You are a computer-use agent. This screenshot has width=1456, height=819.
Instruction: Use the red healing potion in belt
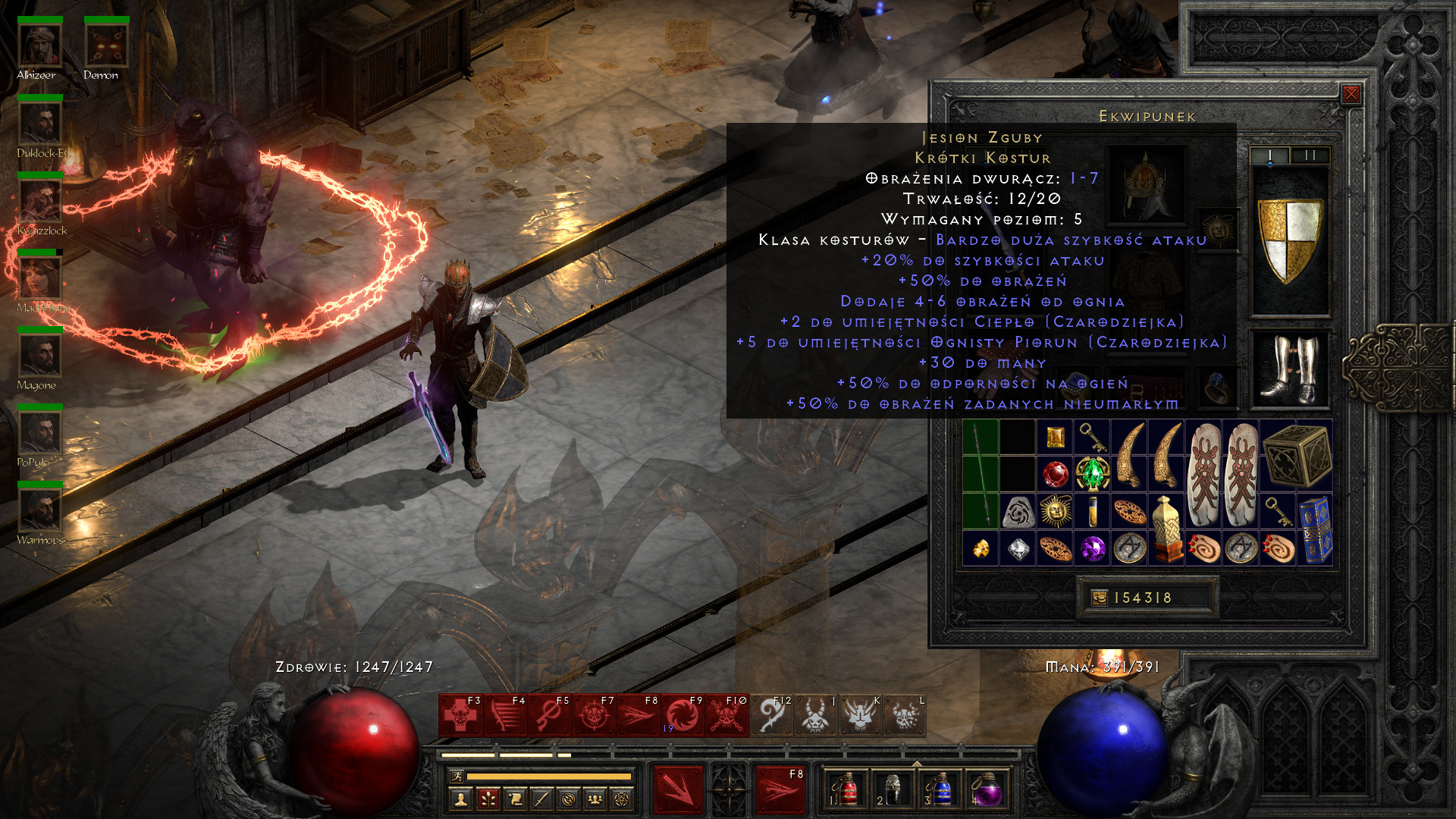click(x=848, y=789)
